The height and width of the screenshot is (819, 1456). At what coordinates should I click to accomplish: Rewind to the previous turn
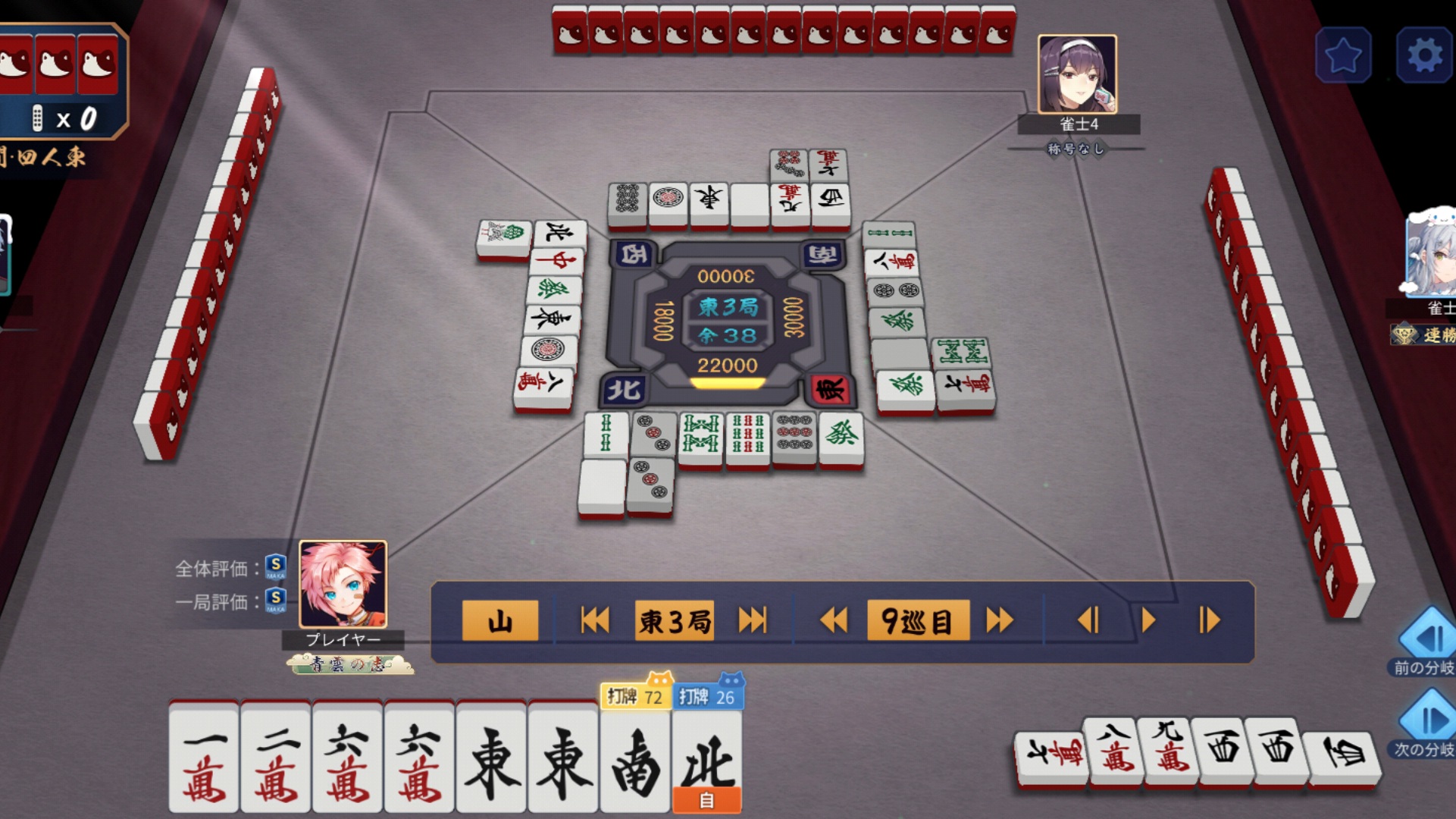[834, 621]
